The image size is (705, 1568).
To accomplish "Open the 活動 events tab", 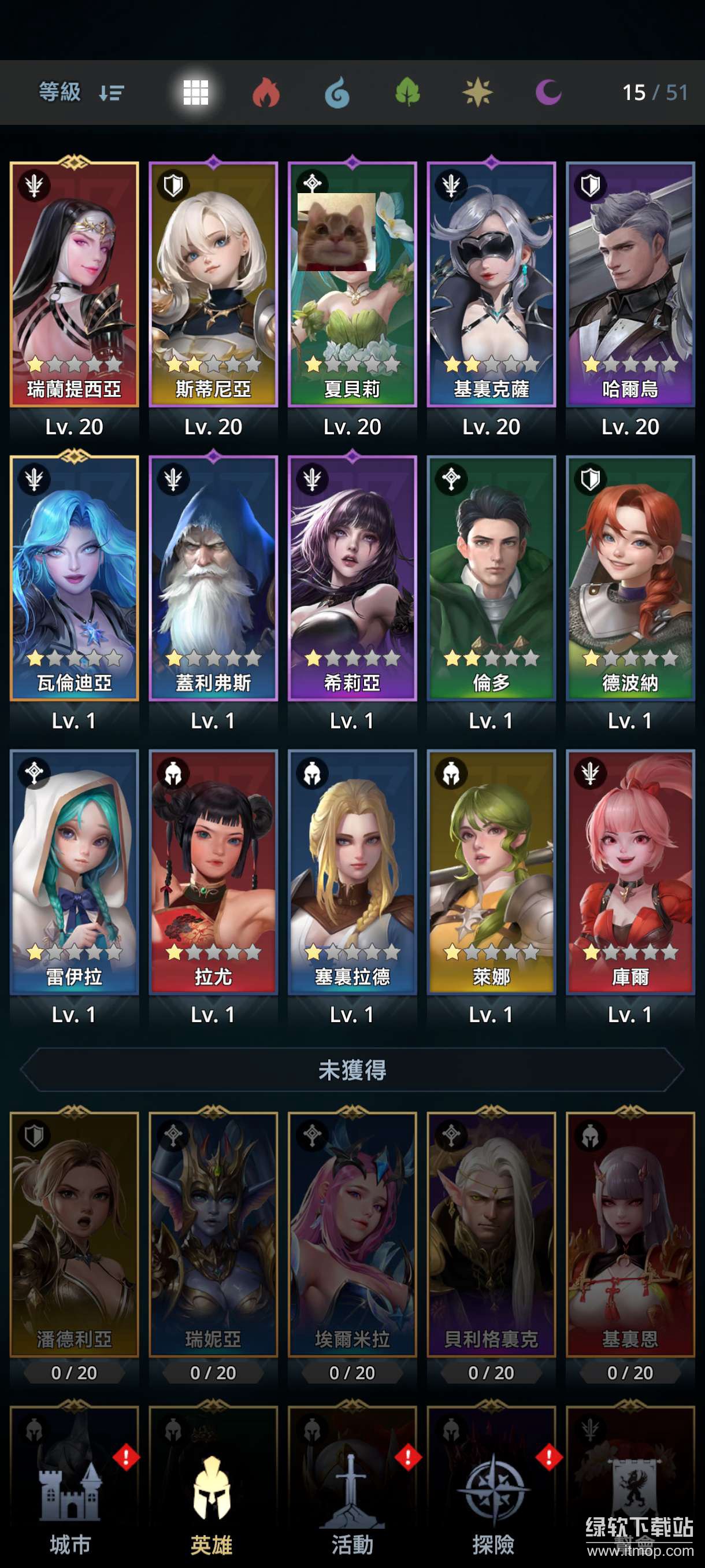I will 352,1510.
